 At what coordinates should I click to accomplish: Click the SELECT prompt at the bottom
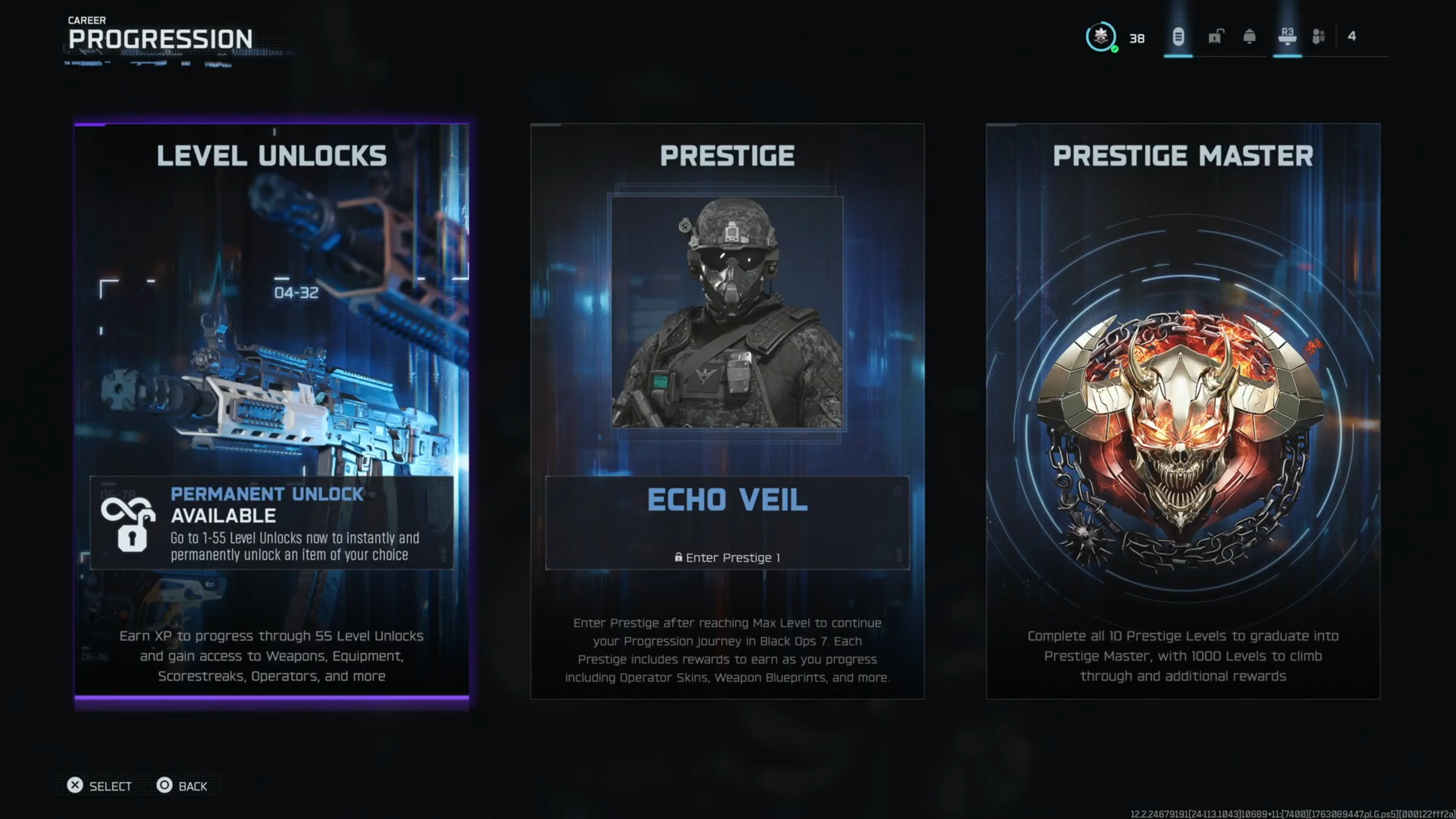[x=110, y=786]
